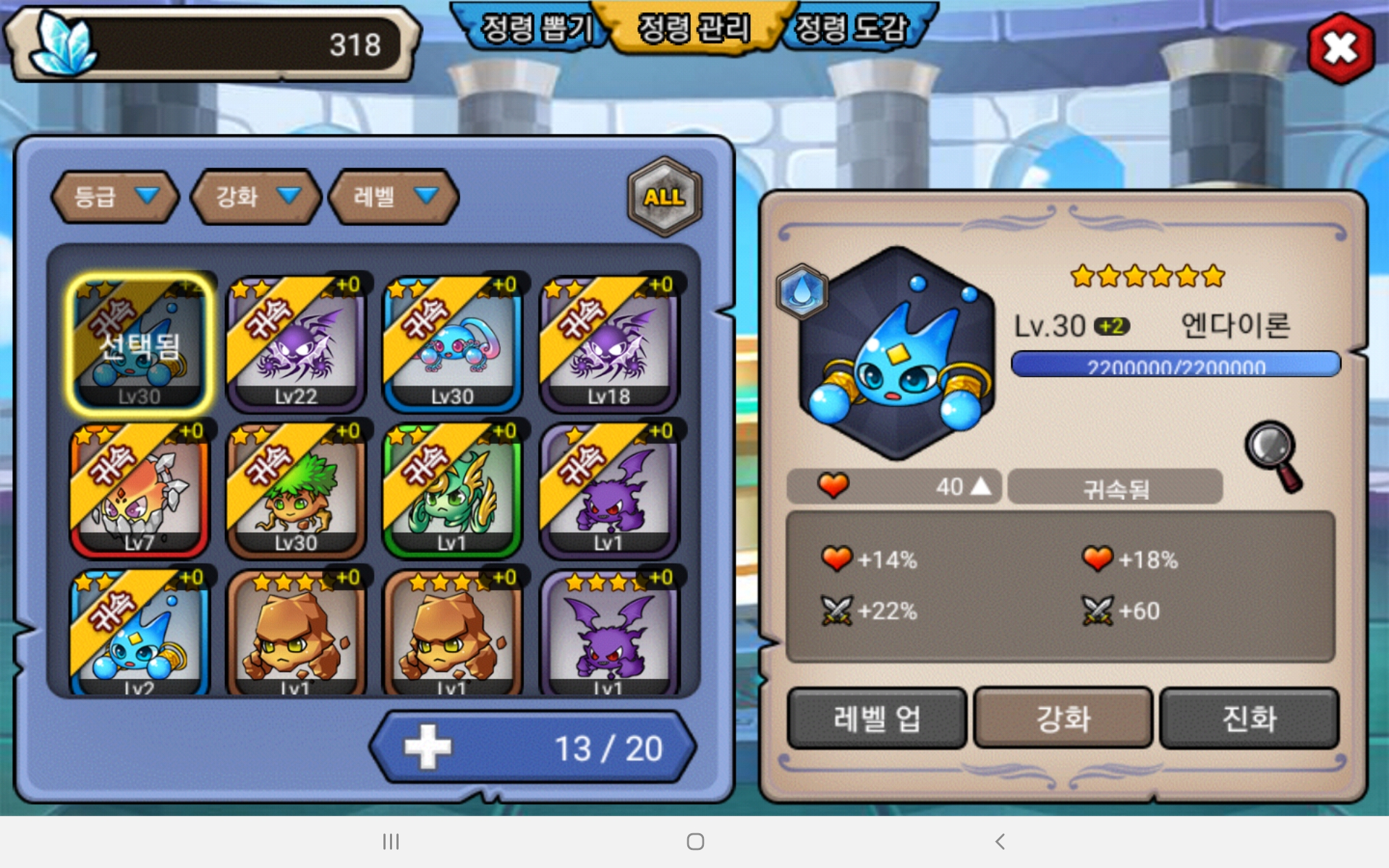Open 진화 evolution for the spirit
Image resolution: width=1389 pixels, height=868 pixels.
coord(1249,718)
